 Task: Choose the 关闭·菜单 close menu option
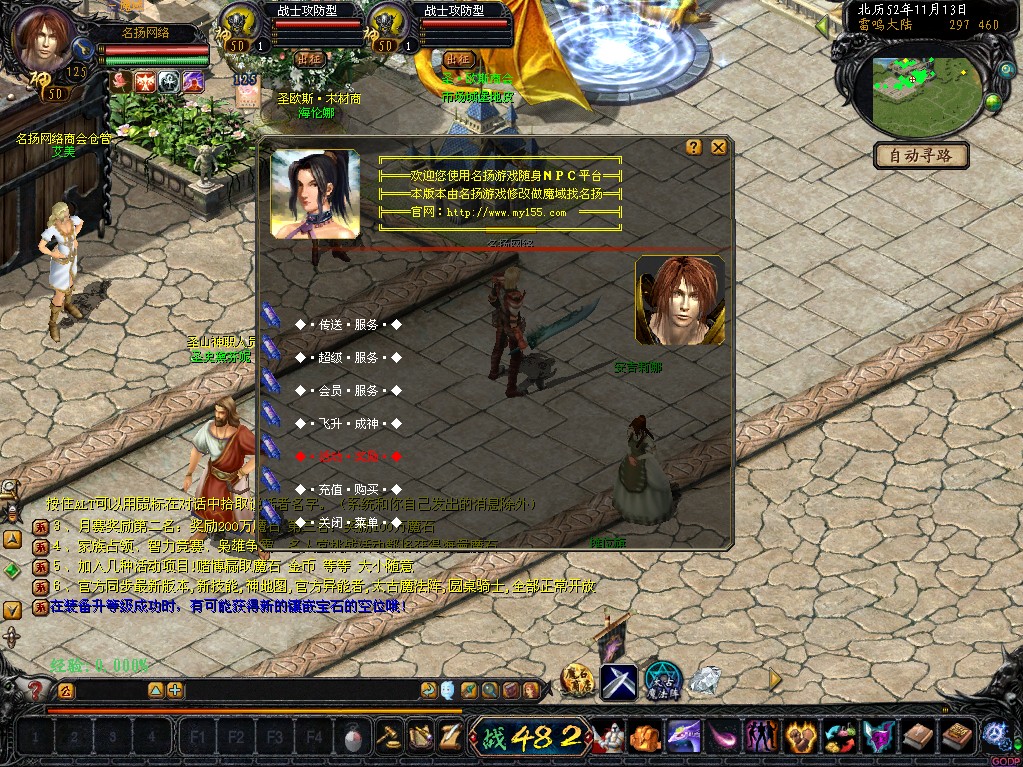348,522
